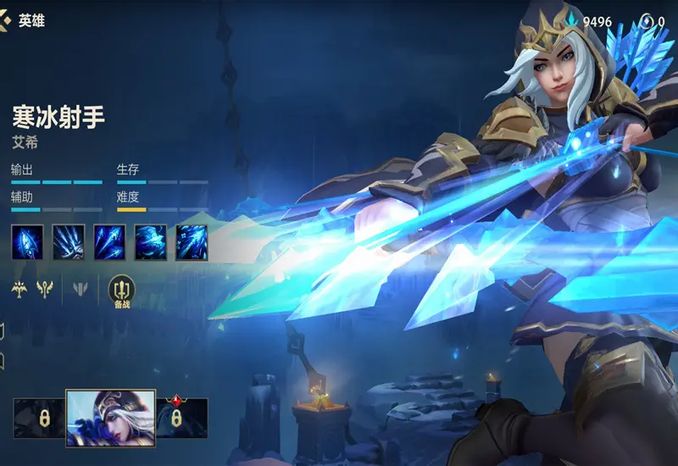
Task: Show the Enchanted Crystal Arrow ultimate icon
Action: pos(191,242)
